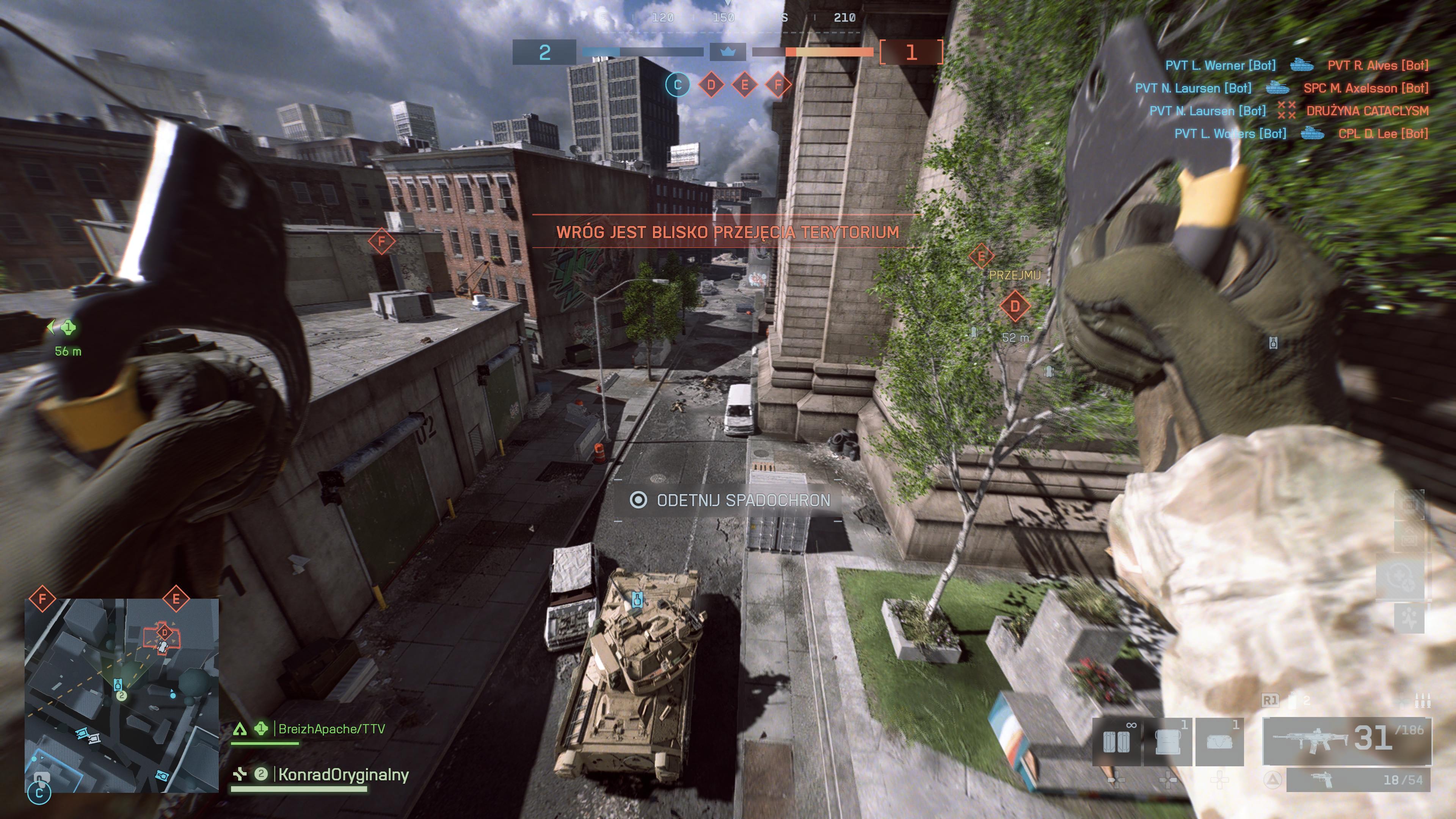
Task: Click the squadmate waypoint showing 56 m
Action: coord(68,327)
